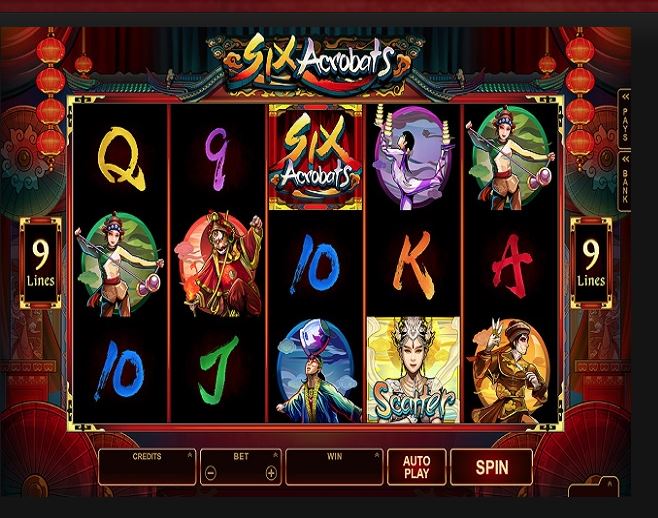Start Auto Play mode

click(x=416, y=467)
